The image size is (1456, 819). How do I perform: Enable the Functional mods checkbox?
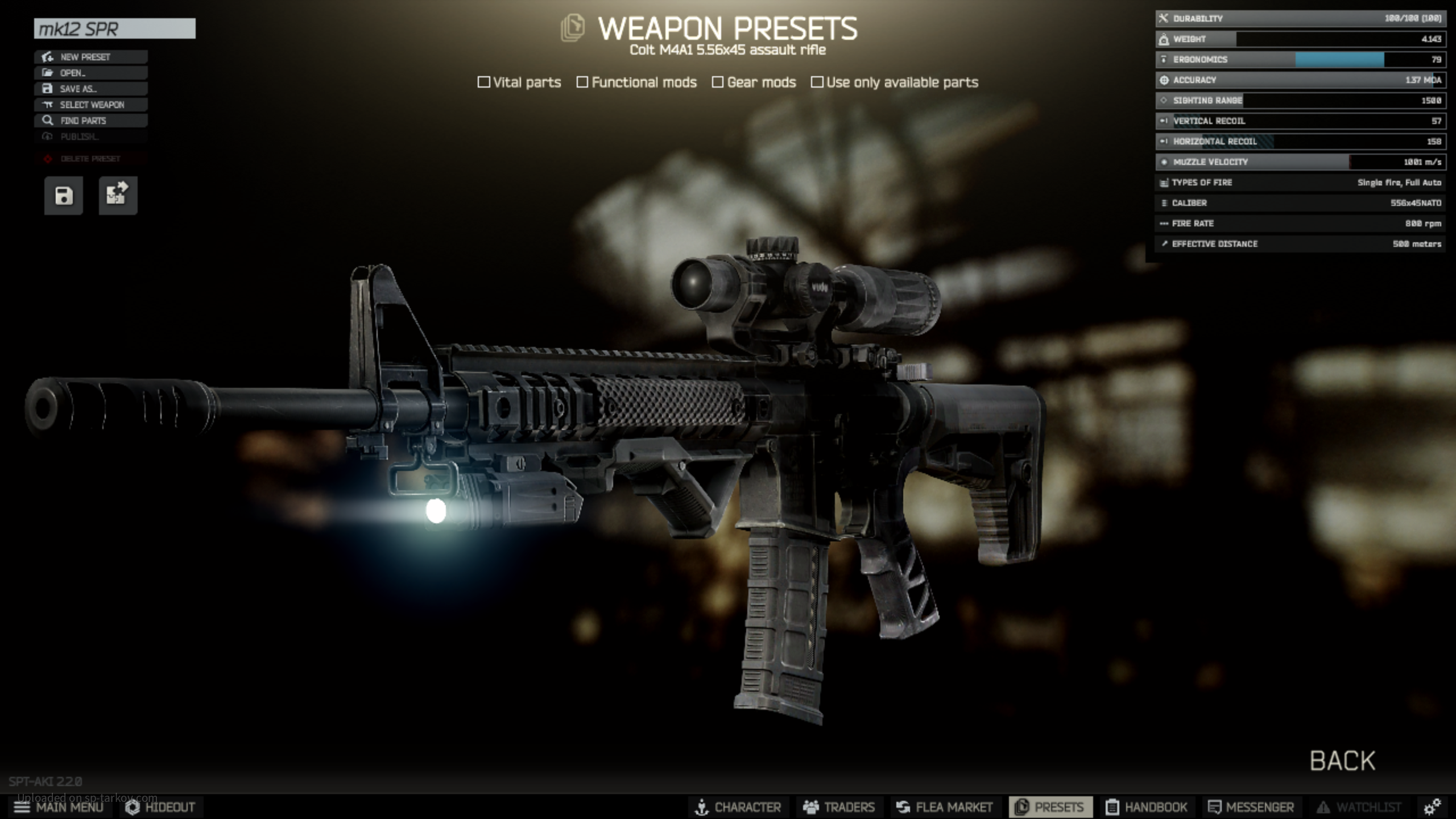pyautogui.click(x=582, y=82)
